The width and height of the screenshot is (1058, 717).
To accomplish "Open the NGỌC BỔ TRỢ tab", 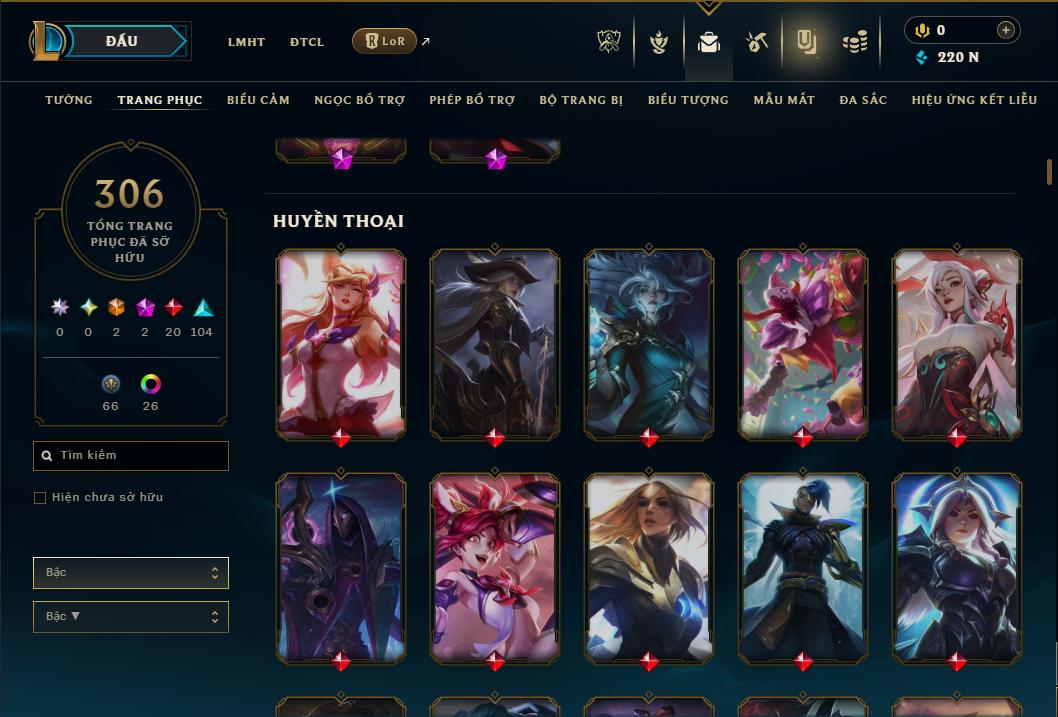I will [x=359, y=100].
